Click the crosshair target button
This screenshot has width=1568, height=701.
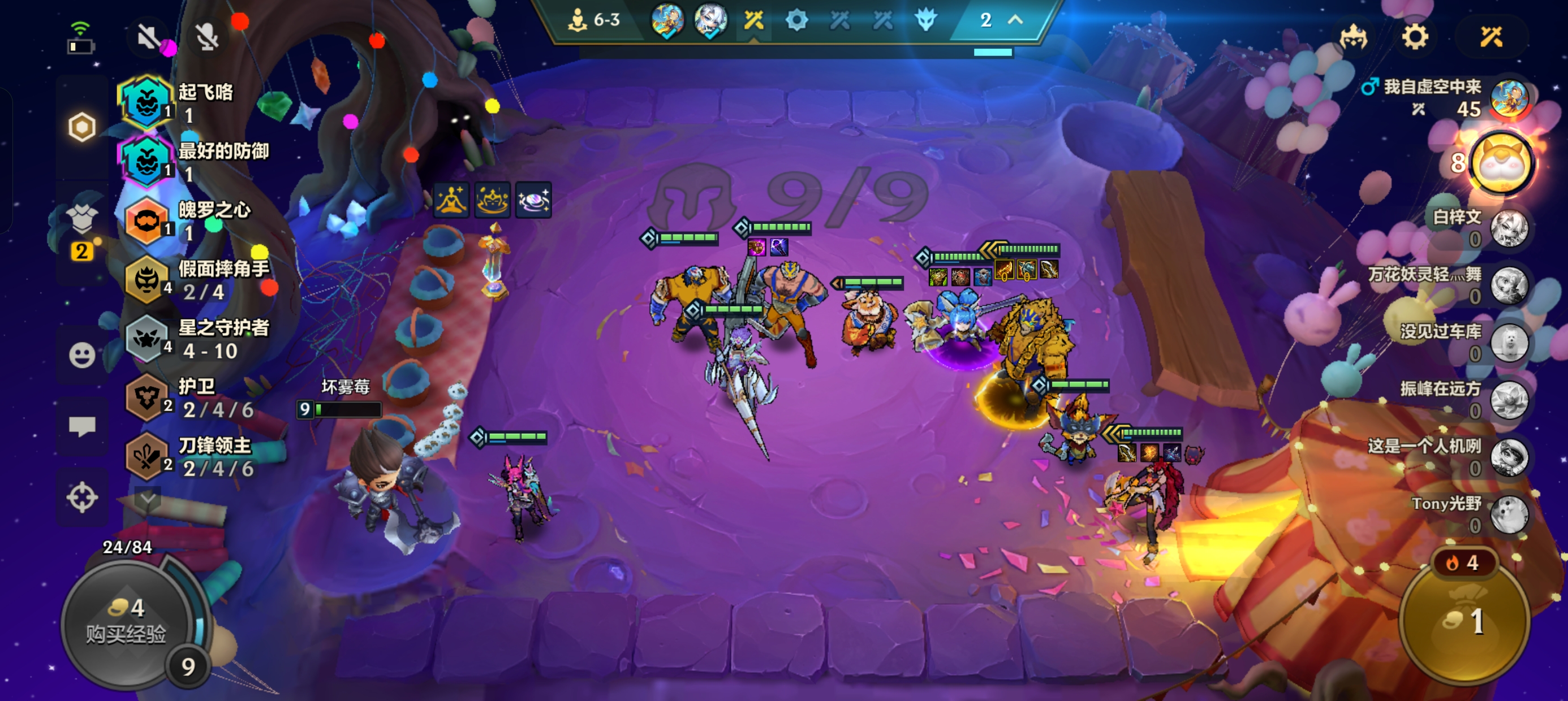(x=81, y=497)
